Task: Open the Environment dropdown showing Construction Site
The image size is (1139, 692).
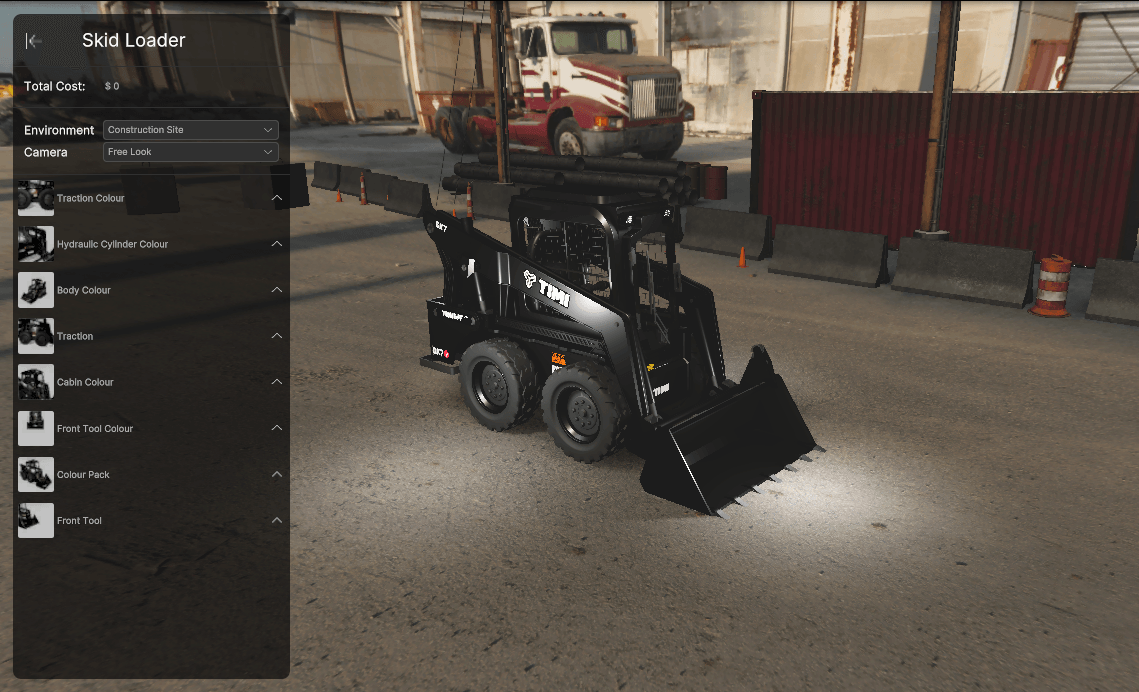Action: (x=190, y=130)
